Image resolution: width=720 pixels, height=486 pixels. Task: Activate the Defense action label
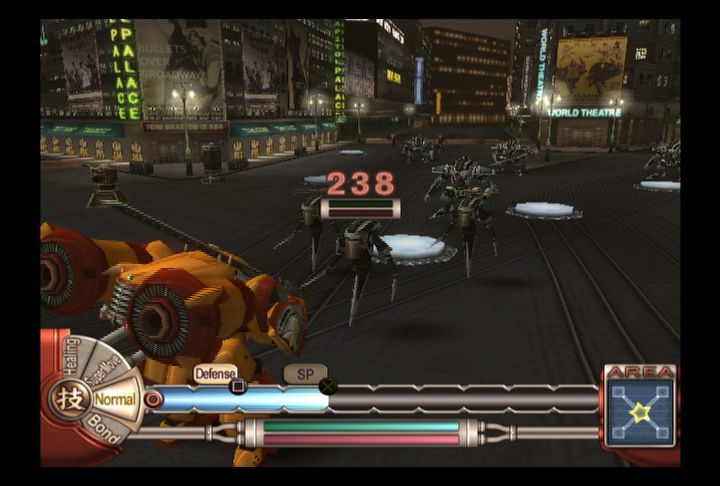click(x=216, y=373)
